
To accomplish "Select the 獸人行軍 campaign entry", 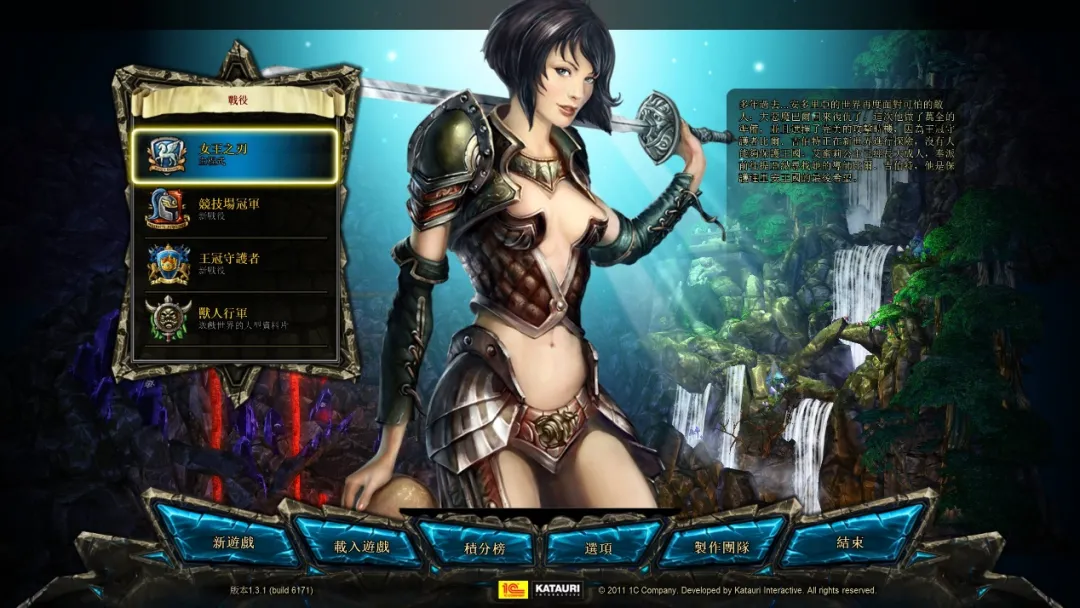I will (234, 318).
